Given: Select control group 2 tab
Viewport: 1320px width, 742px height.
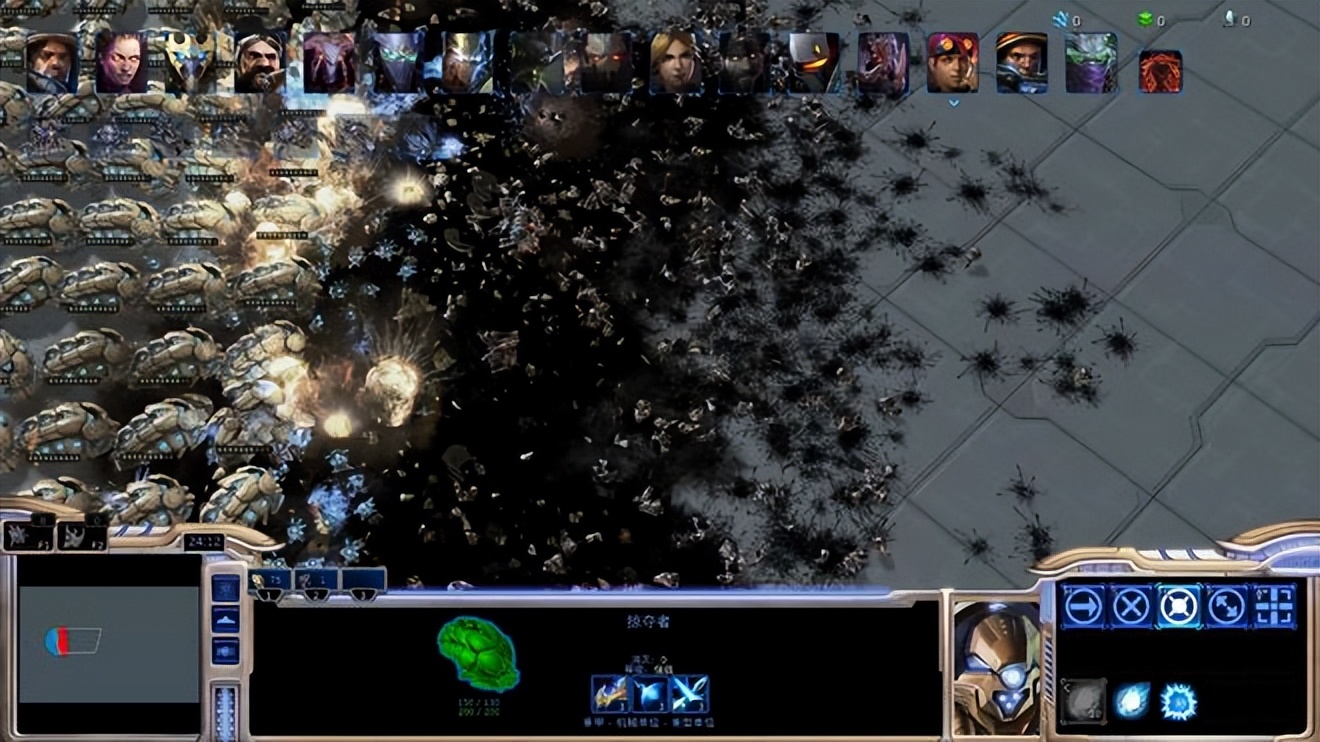Looking at the screenshot, I should pyautogui.click(x=316, y=581).
